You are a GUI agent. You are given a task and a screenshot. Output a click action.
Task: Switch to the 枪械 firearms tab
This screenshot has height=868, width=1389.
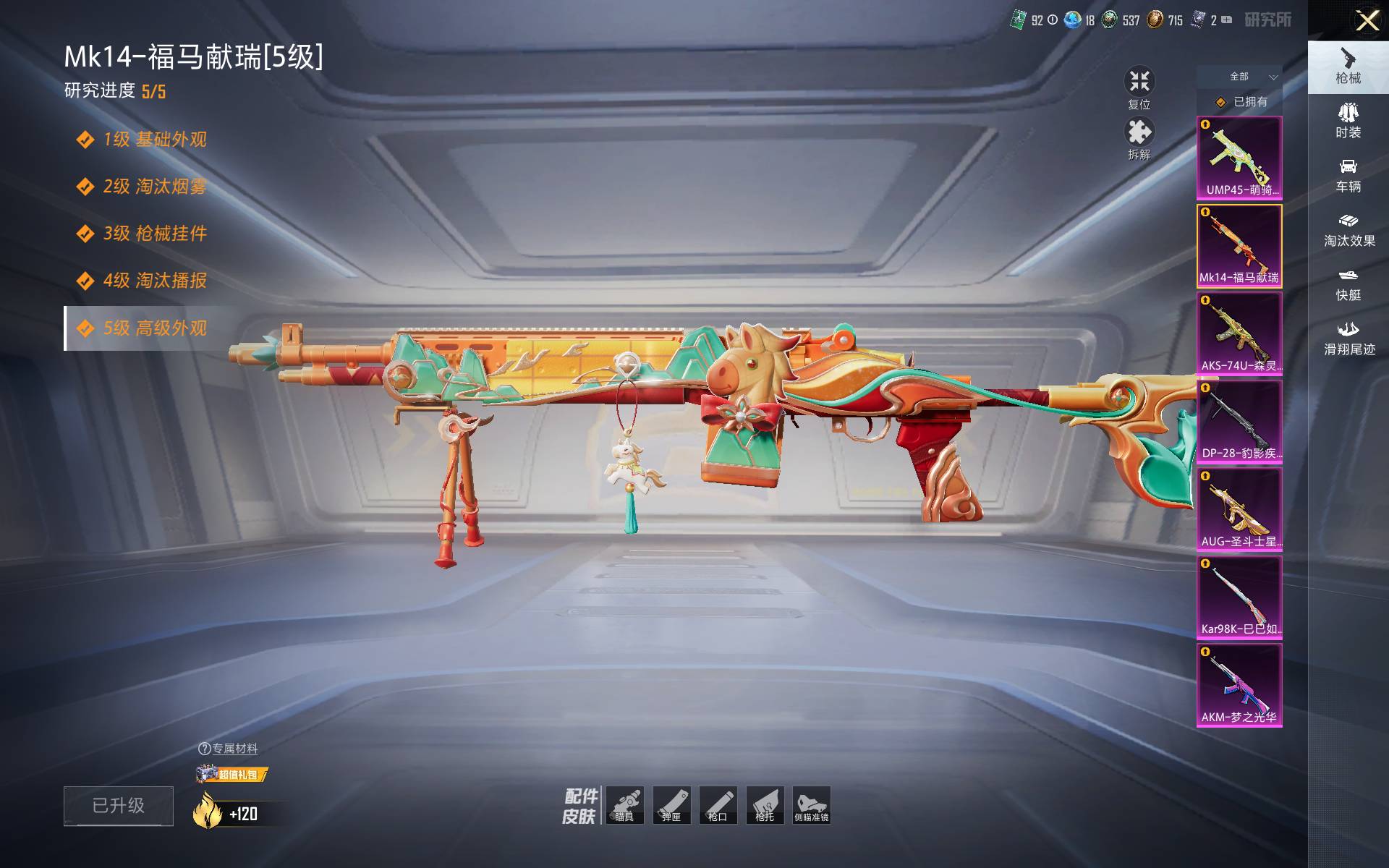tap(1348, 67)
